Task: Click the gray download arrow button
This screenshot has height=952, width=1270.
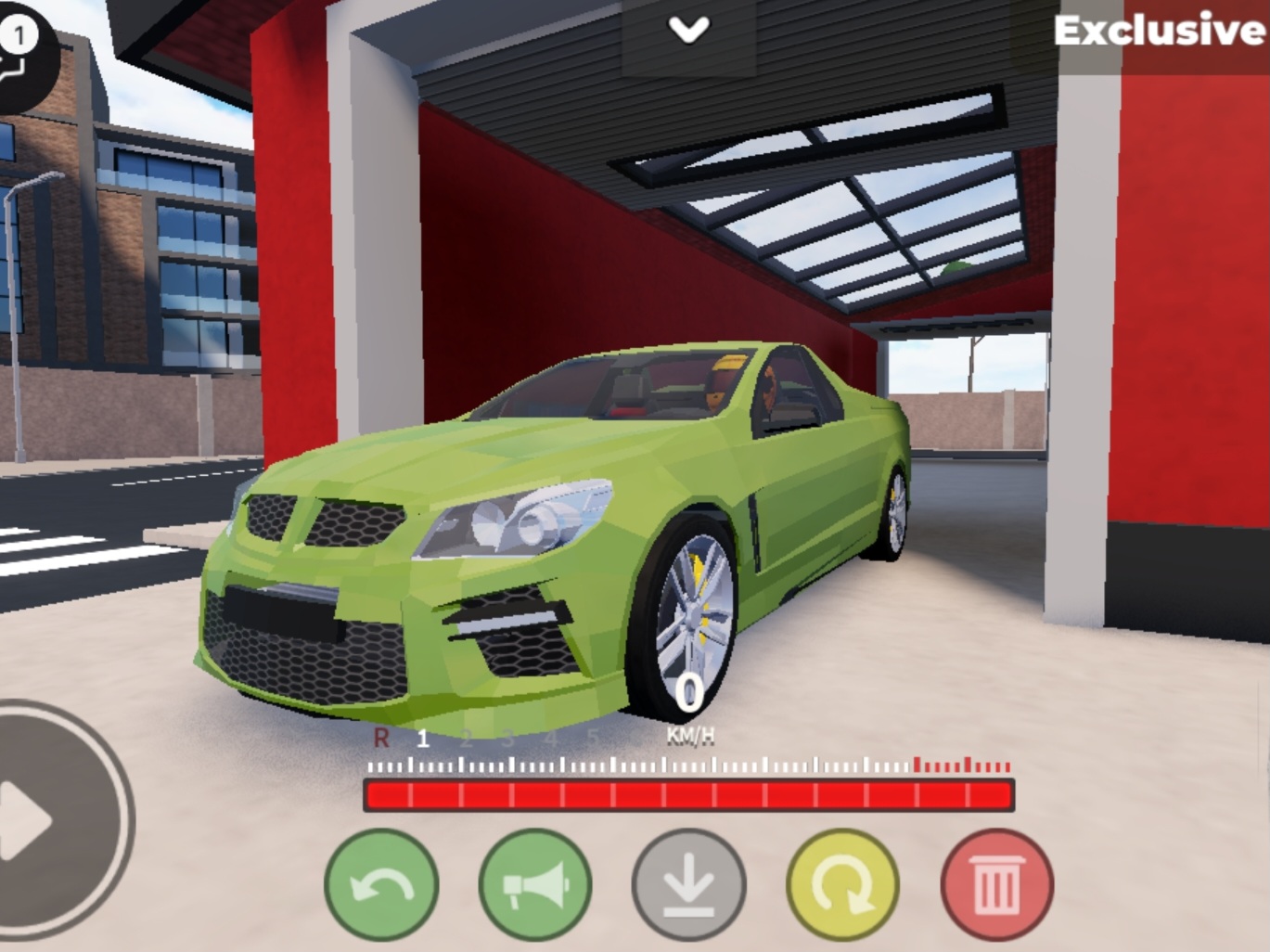Action: [x=688, y=884]
